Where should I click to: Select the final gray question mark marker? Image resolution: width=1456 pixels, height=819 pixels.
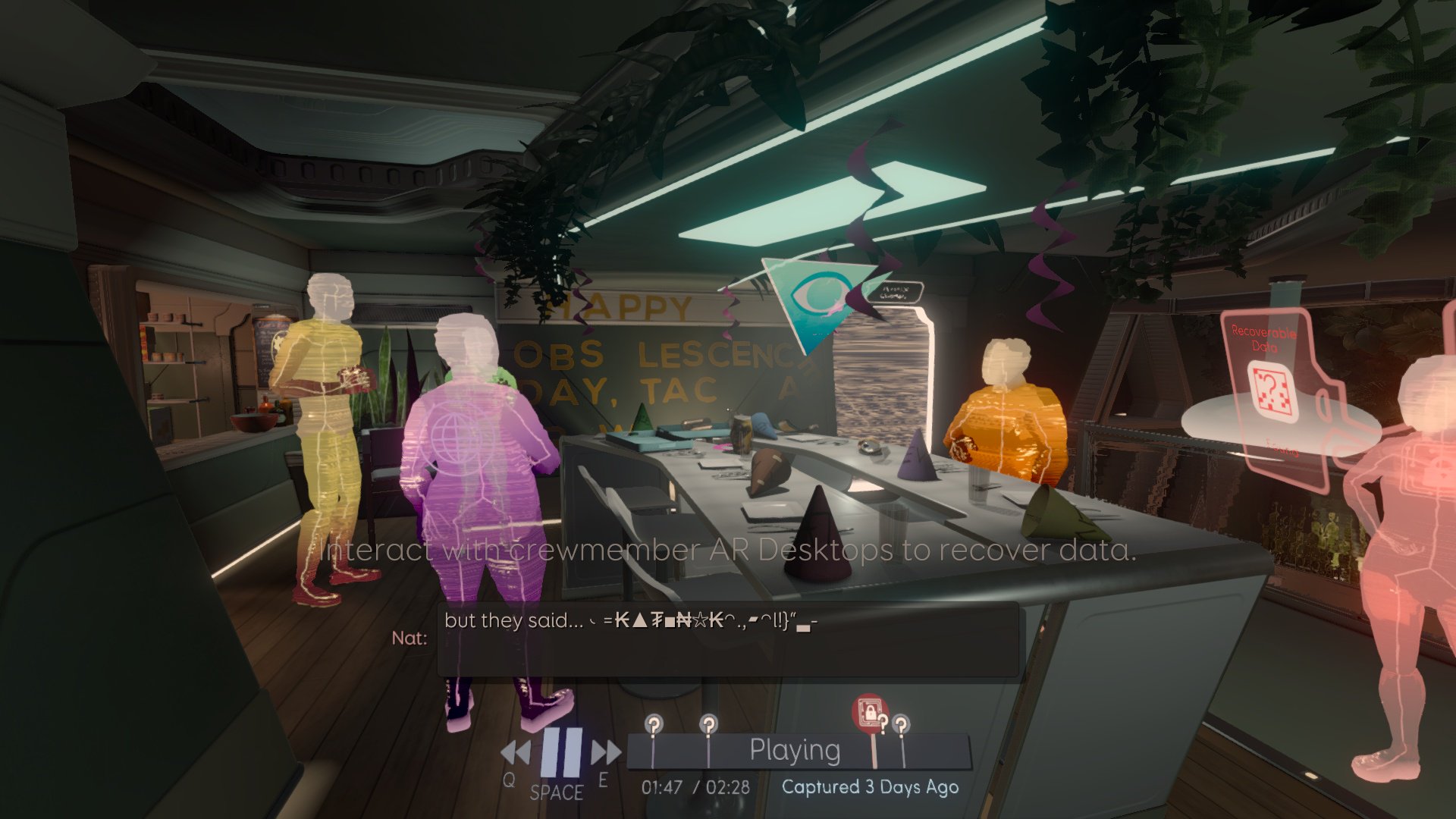click(x=901, y=724)
